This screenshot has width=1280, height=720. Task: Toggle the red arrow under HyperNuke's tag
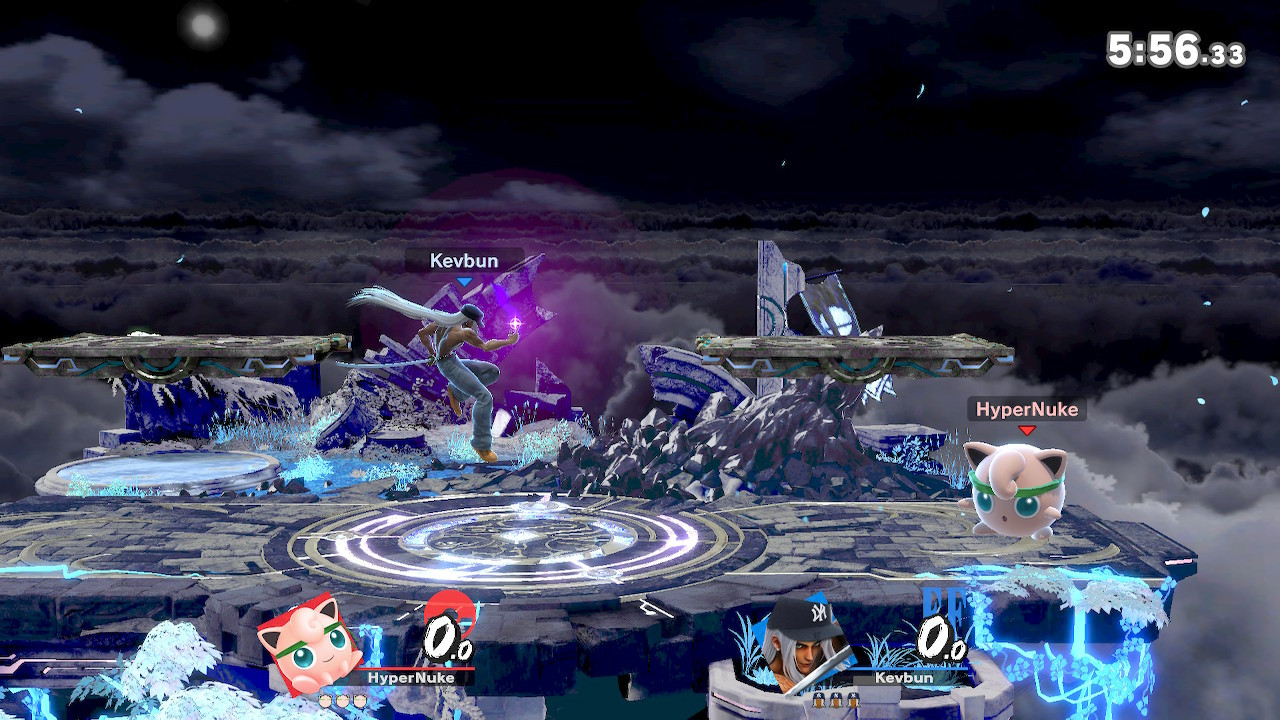[x=1026, y=429]
